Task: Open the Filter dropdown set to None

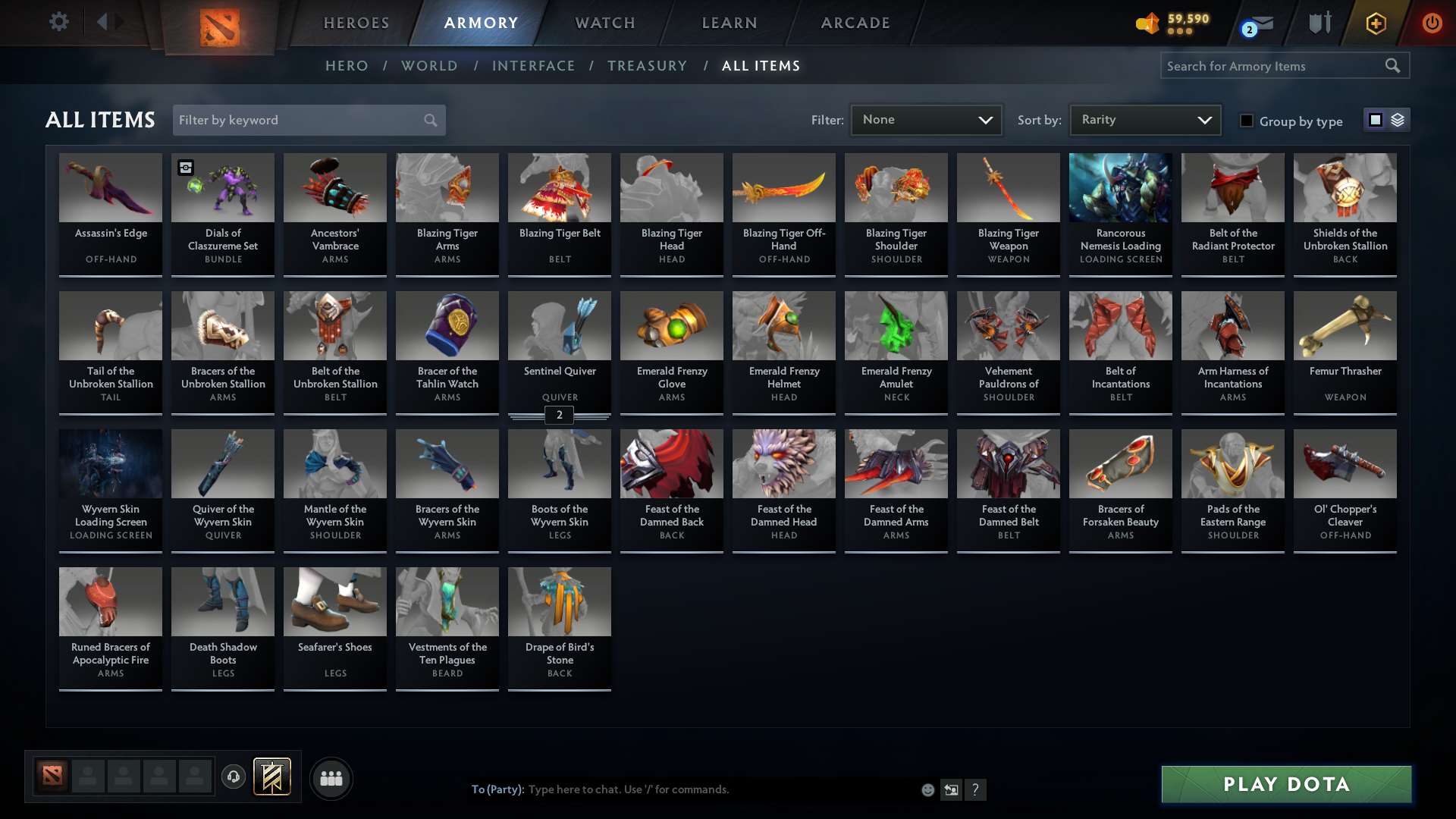Action: (926, 119)
